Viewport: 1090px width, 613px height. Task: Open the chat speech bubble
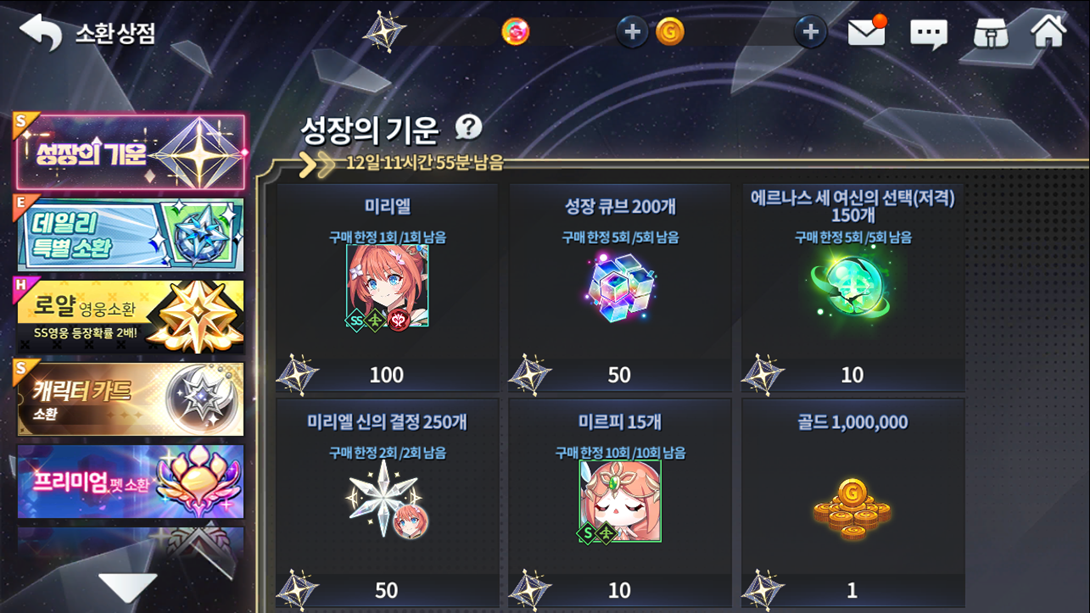928,33
